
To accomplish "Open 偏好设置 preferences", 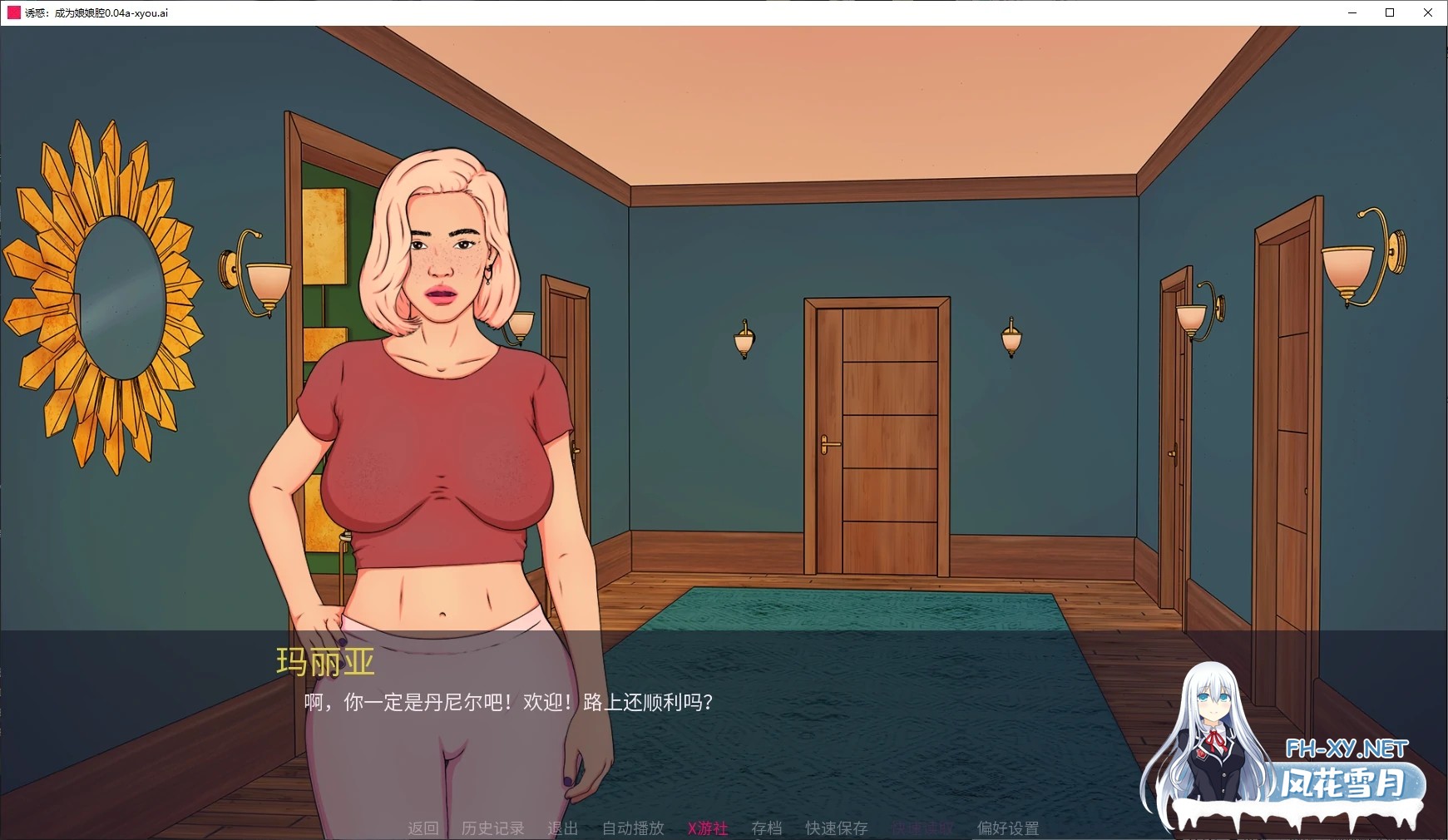I will (1007, 828).
